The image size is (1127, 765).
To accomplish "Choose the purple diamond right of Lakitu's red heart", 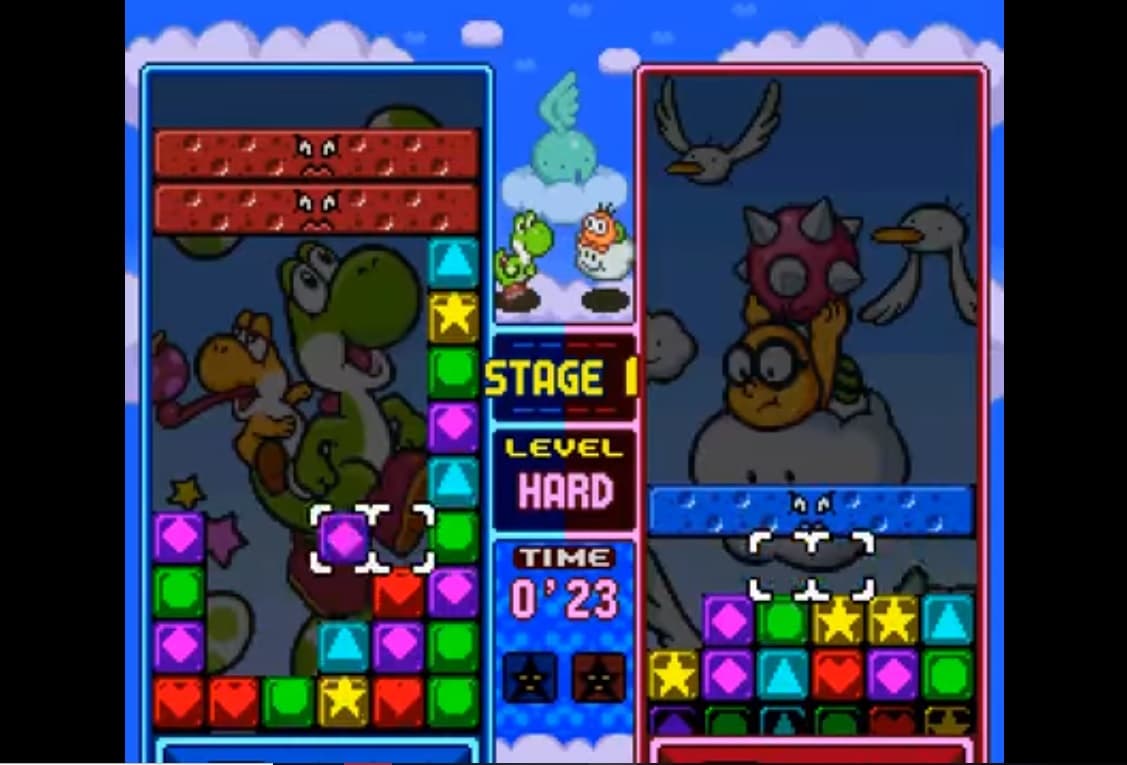I will click(x=892, y=674).
